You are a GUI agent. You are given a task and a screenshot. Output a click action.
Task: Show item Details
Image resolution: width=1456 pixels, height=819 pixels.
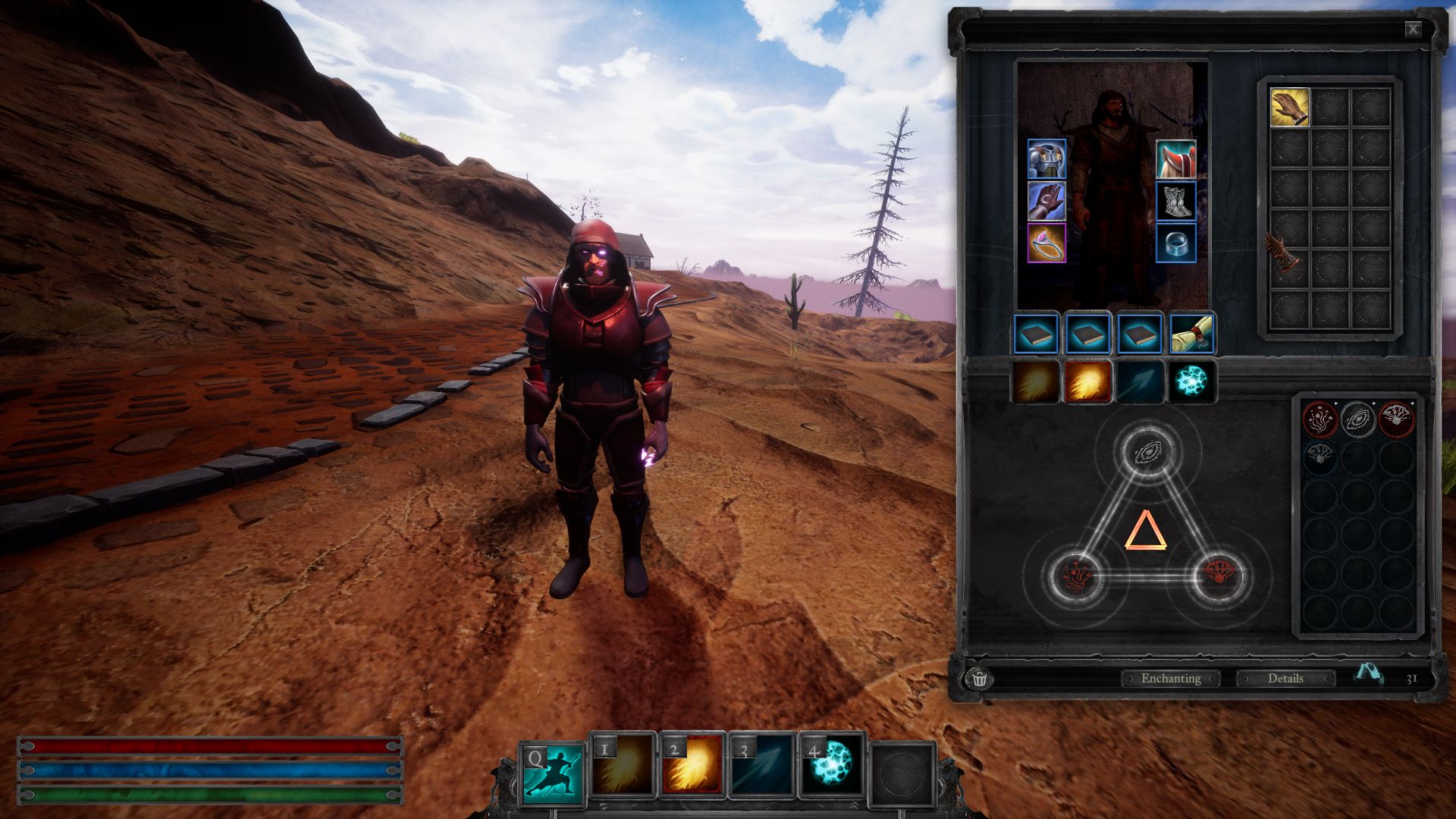pyautogui.click(x=1285, y=678)
